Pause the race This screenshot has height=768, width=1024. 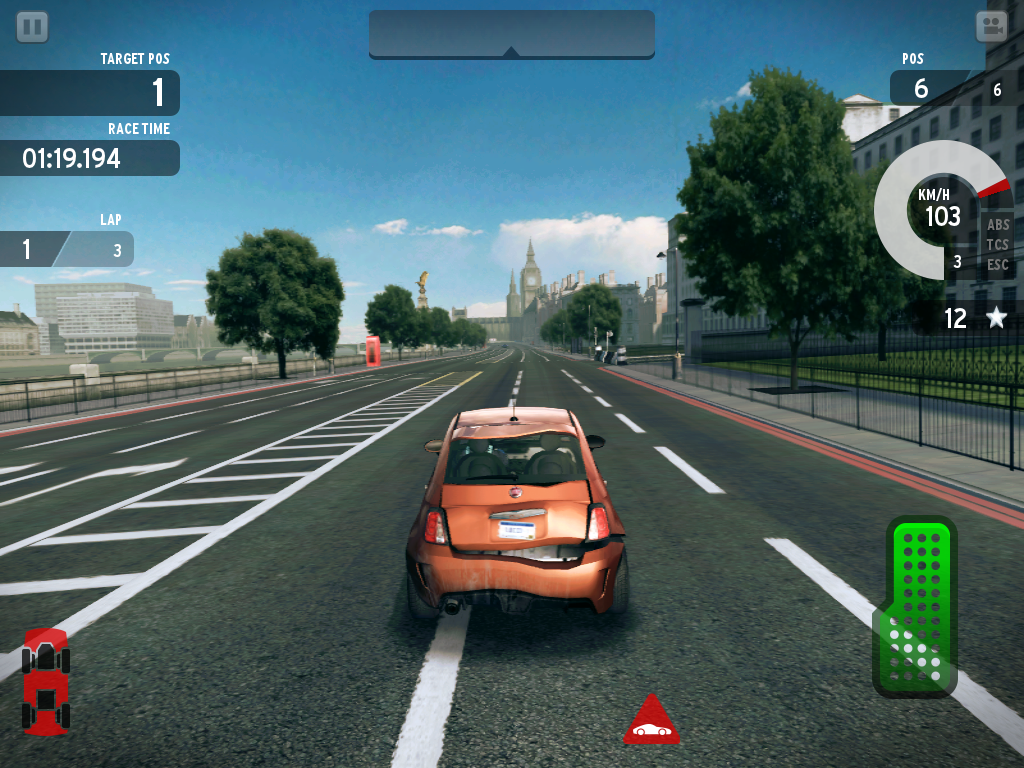coord(32,27)
